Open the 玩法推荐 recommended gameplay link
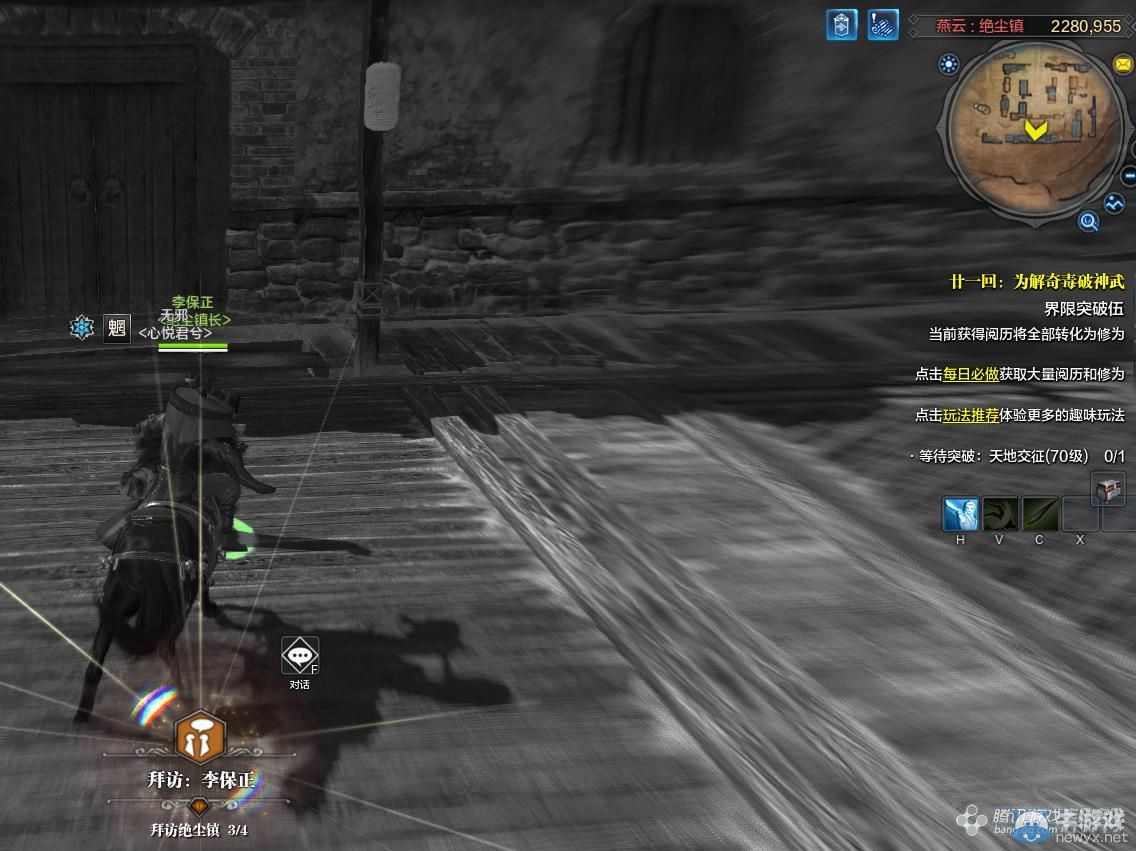 click(970, 415)
